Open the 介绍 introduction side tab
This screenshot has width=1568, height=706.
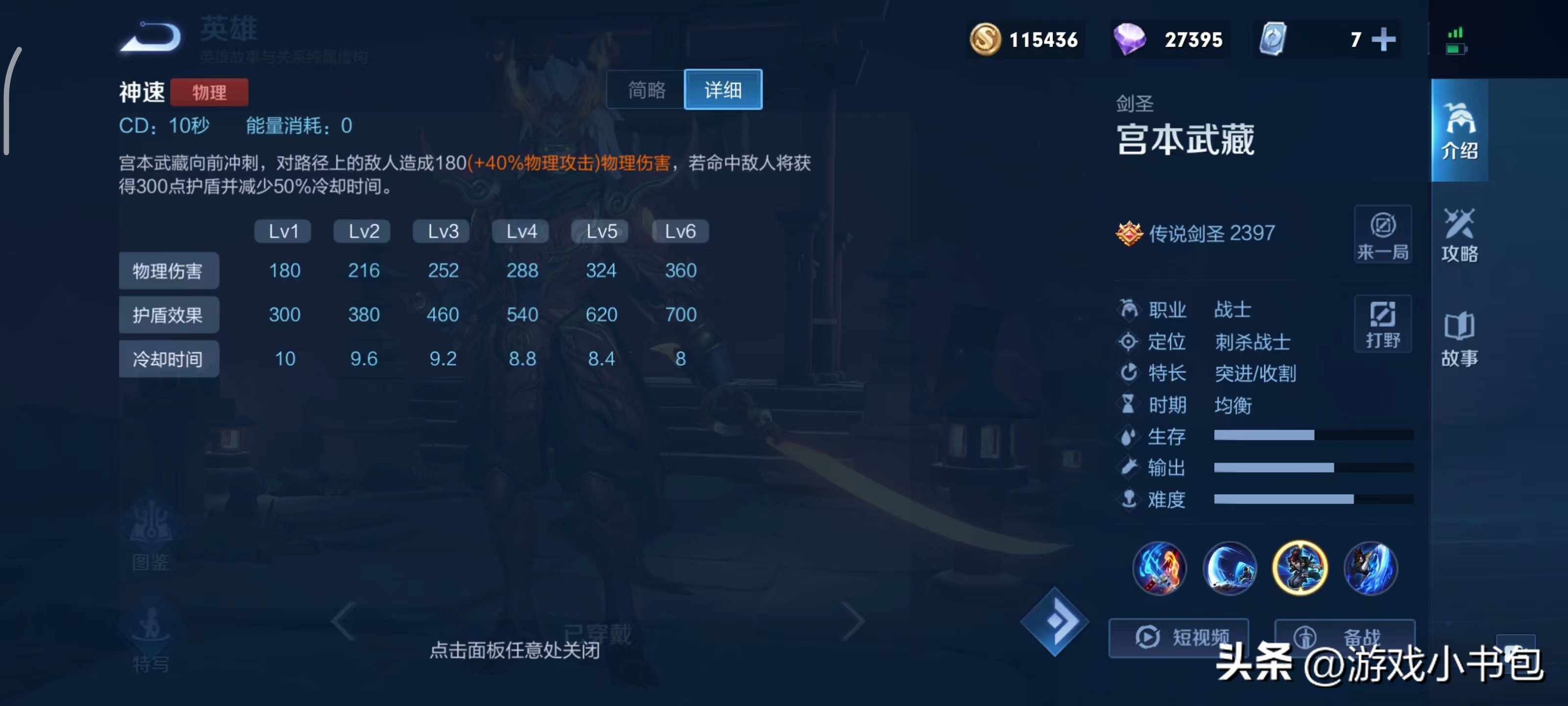pyautogui.click(x=1459, y=130)
